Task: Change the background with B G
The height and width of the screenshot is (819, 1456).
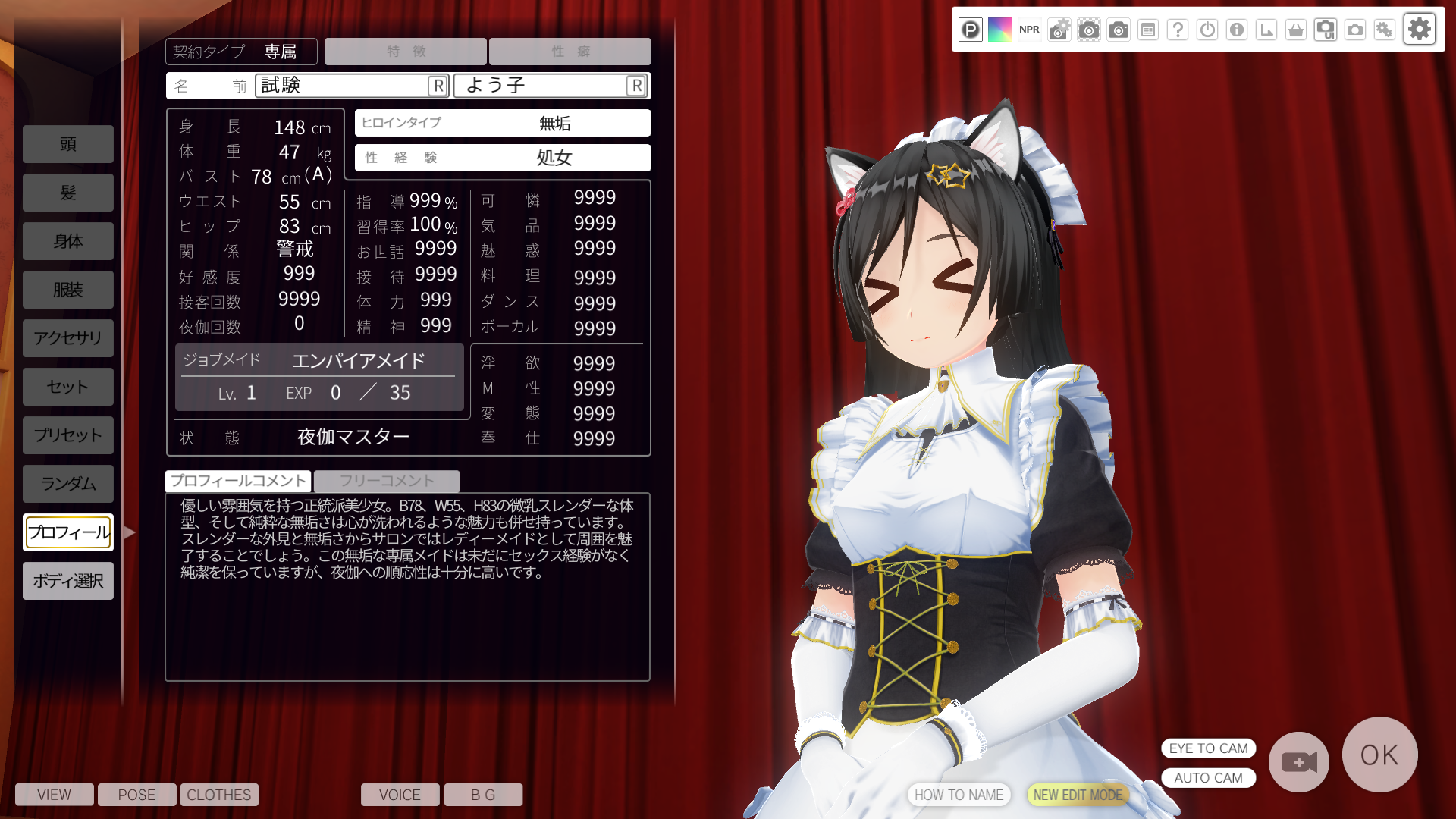Action: 483,795
